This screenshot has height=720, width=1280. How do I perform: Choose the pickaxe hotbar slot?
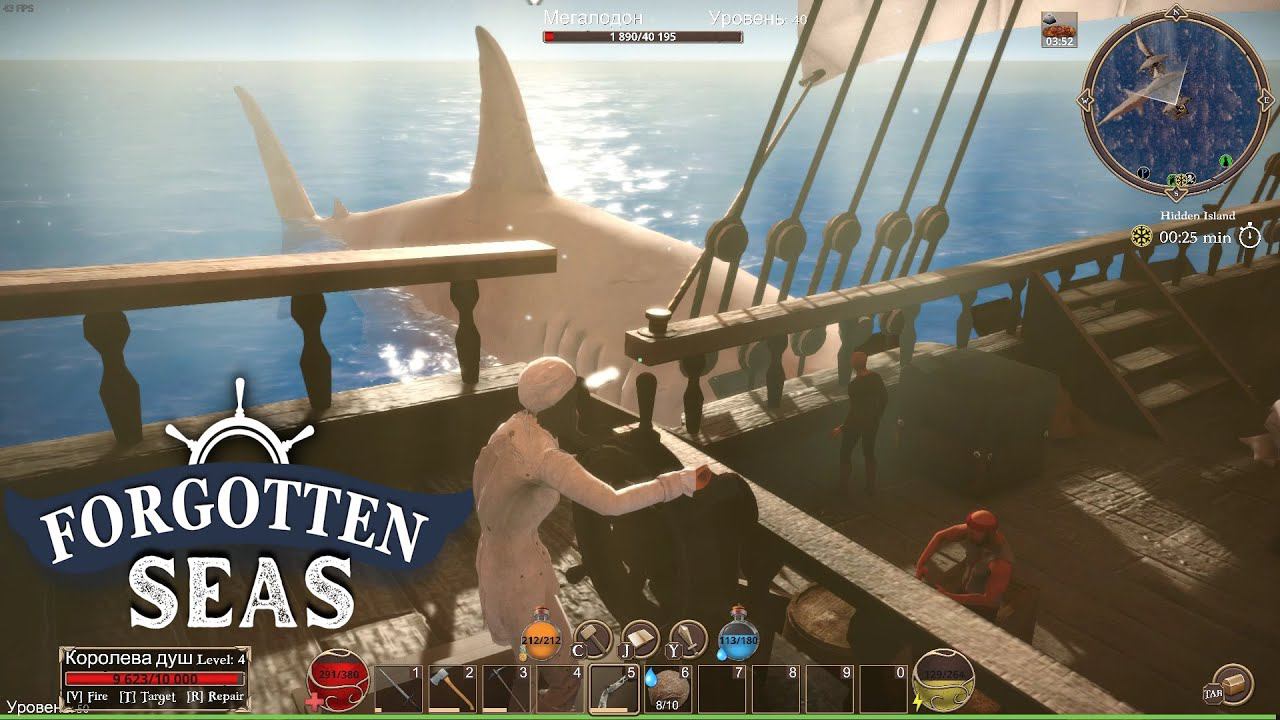506,689
